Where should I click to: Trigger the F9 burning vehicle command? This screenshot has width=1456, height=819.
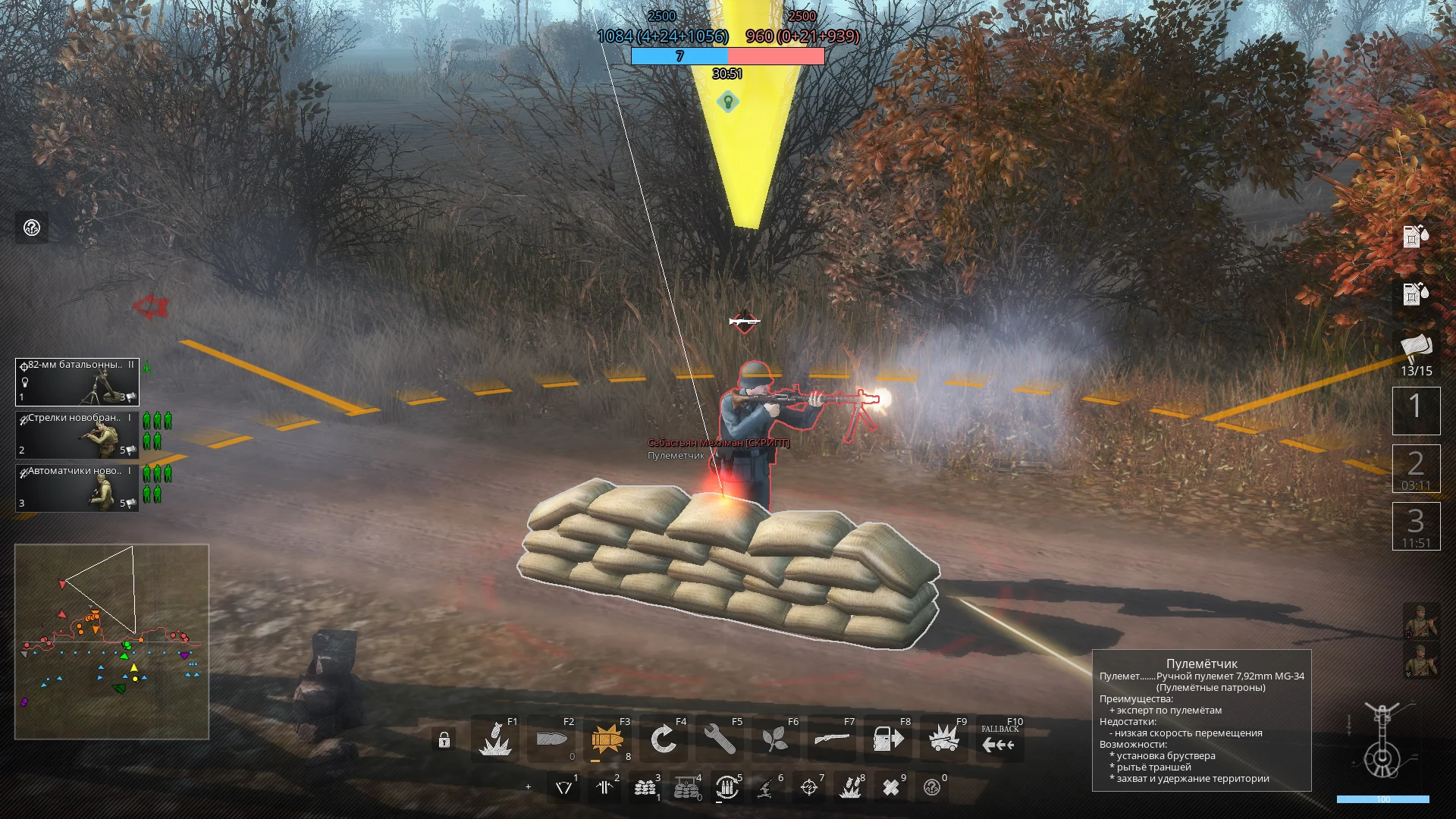(943, 739)
